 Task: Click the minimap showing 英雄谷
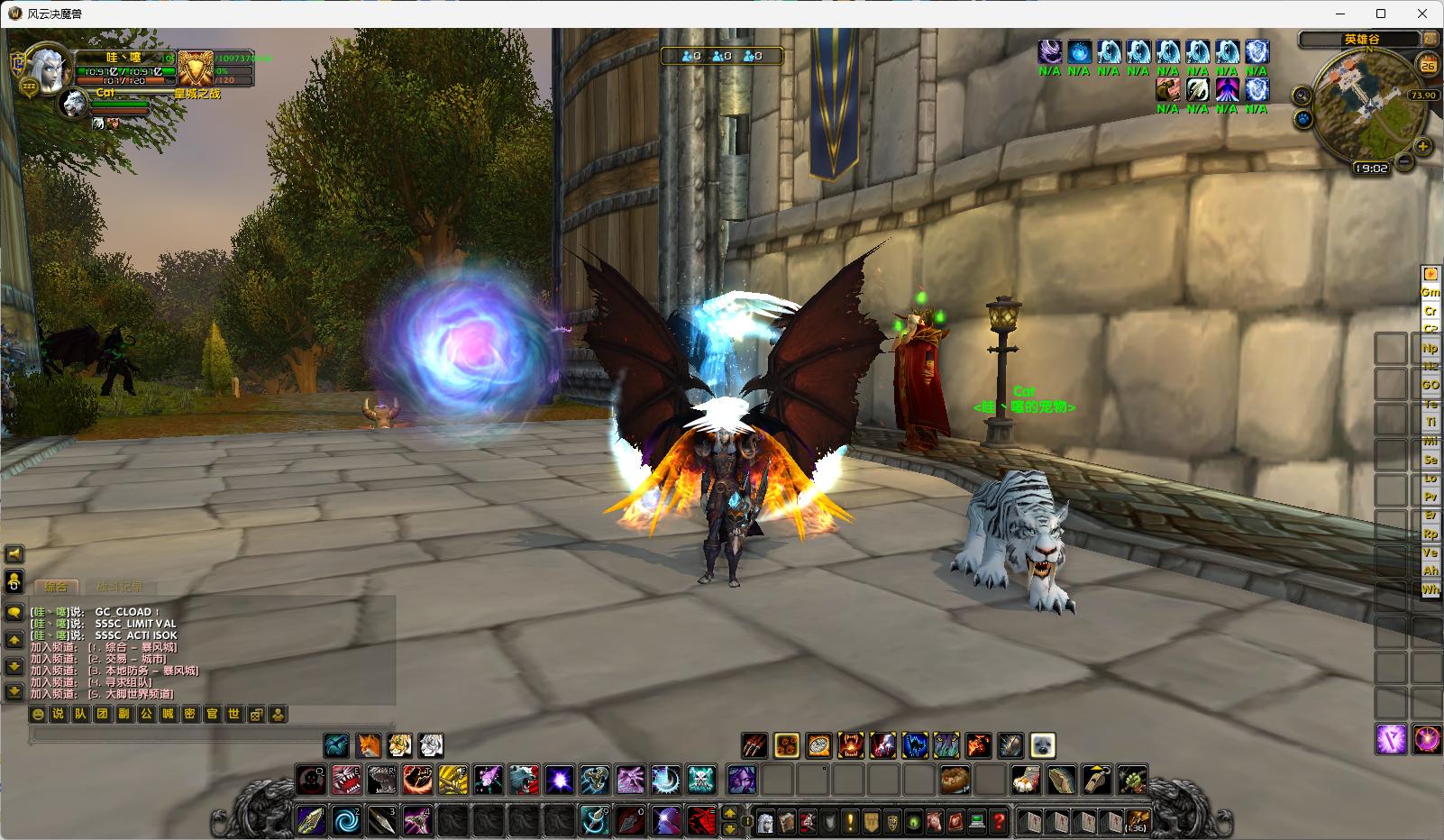click(1366, 104)
